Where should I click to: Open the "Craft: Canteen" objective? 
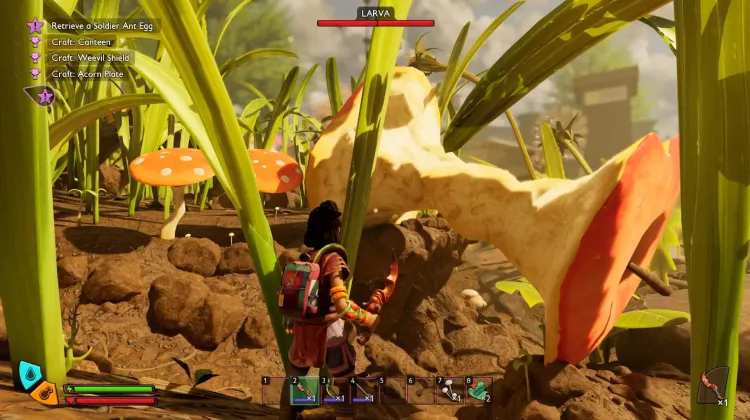84,42
